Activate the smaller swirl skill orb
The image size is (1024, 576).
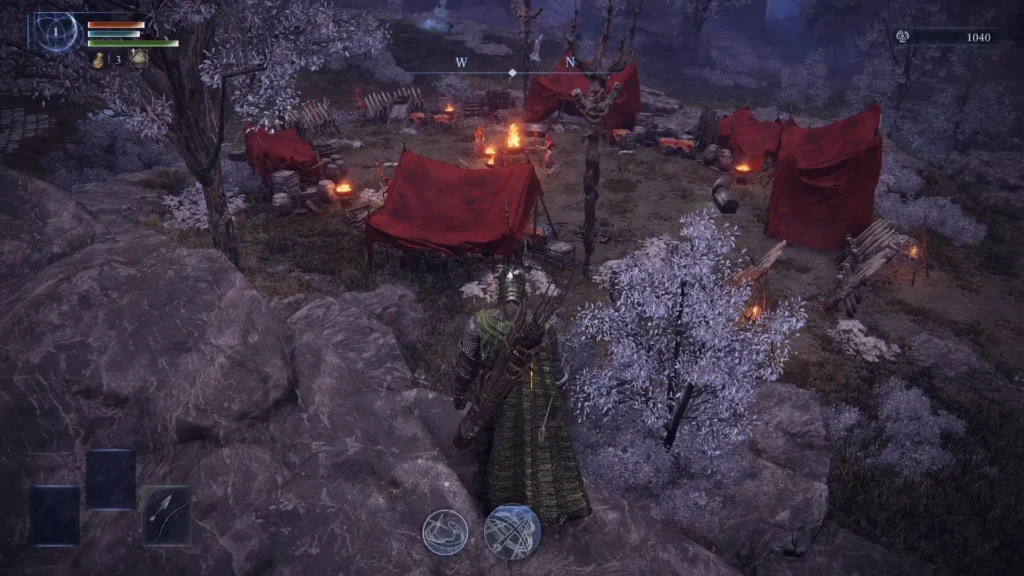click(445, 531)
